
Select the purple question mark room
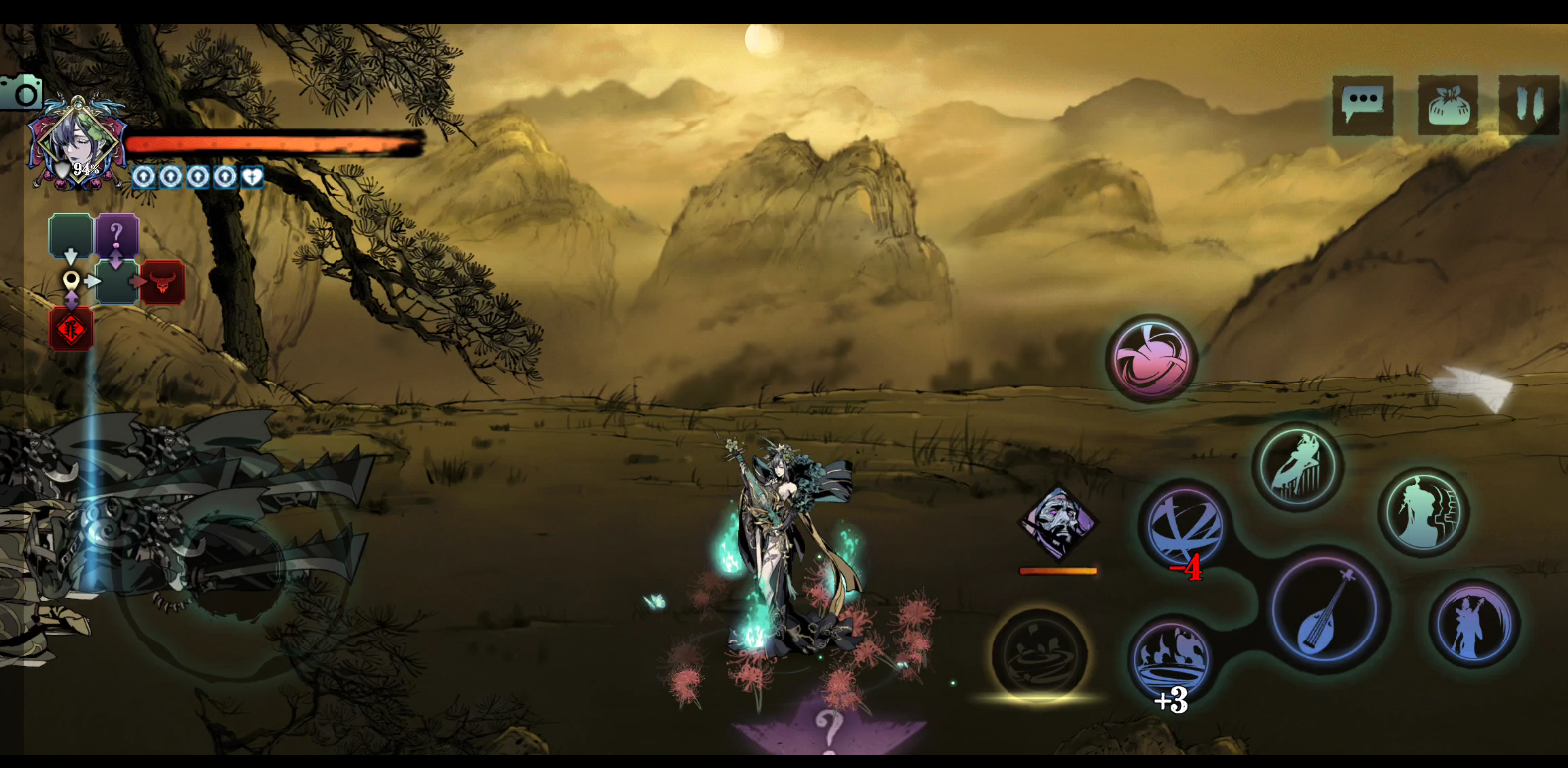(116, 236)
